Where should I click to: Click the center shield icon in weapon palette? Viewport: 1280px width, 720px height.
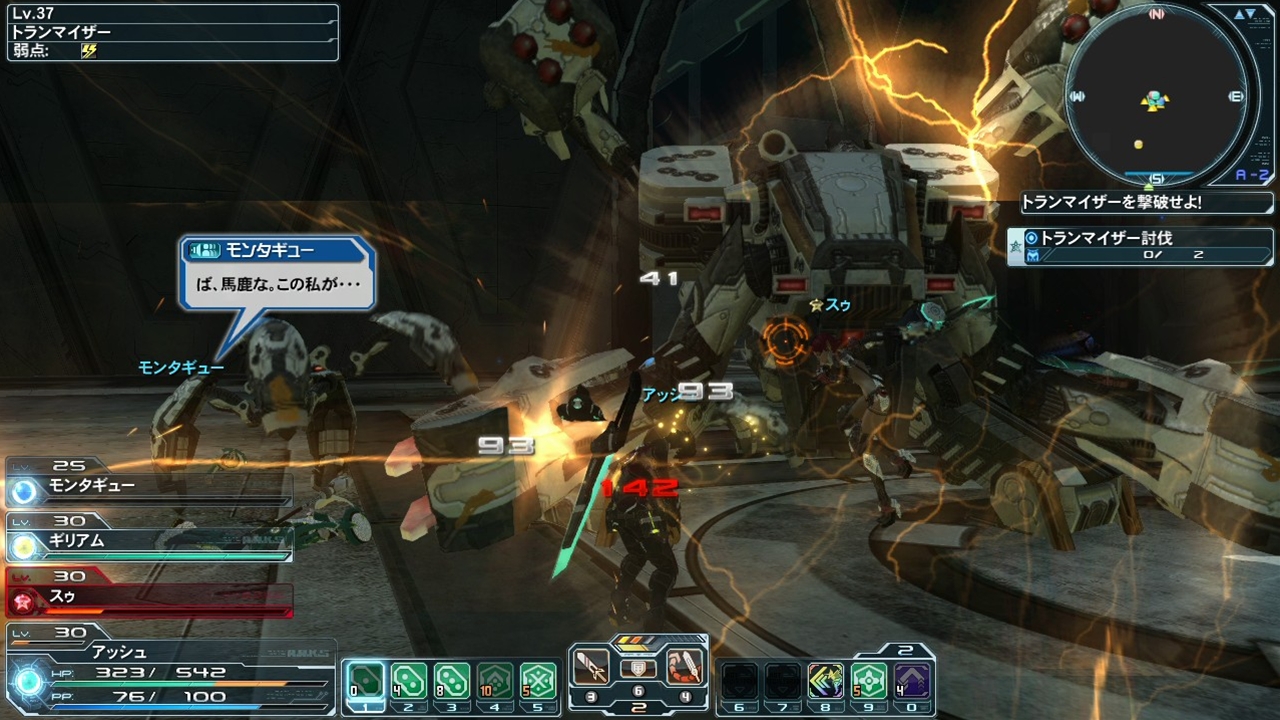[x=638, y=669]
